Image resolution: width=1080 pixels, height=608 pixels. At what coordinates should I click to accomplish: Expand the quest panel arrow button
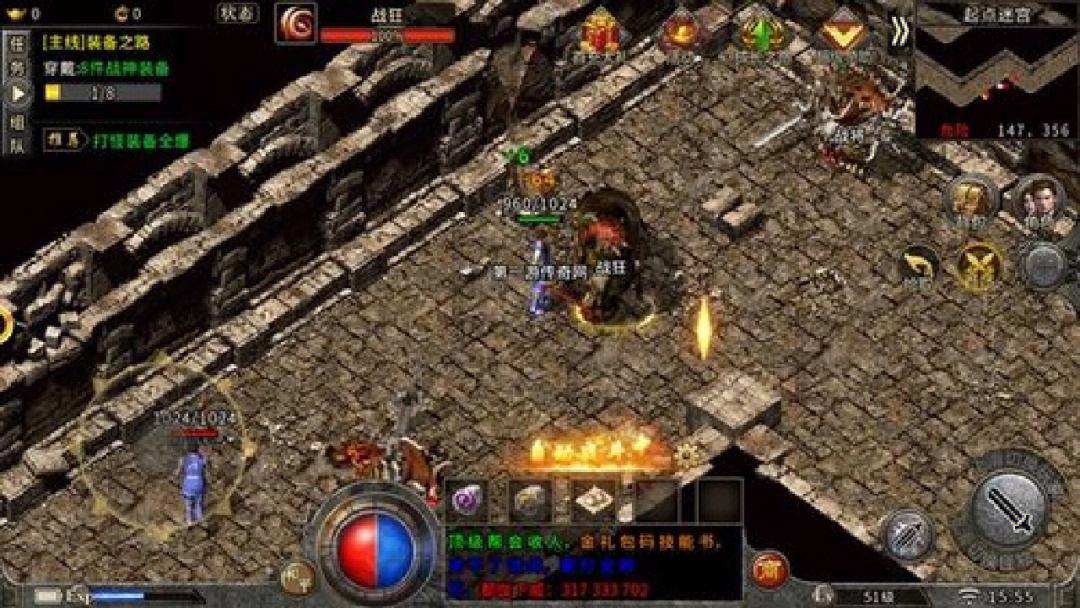click(16, 94)
